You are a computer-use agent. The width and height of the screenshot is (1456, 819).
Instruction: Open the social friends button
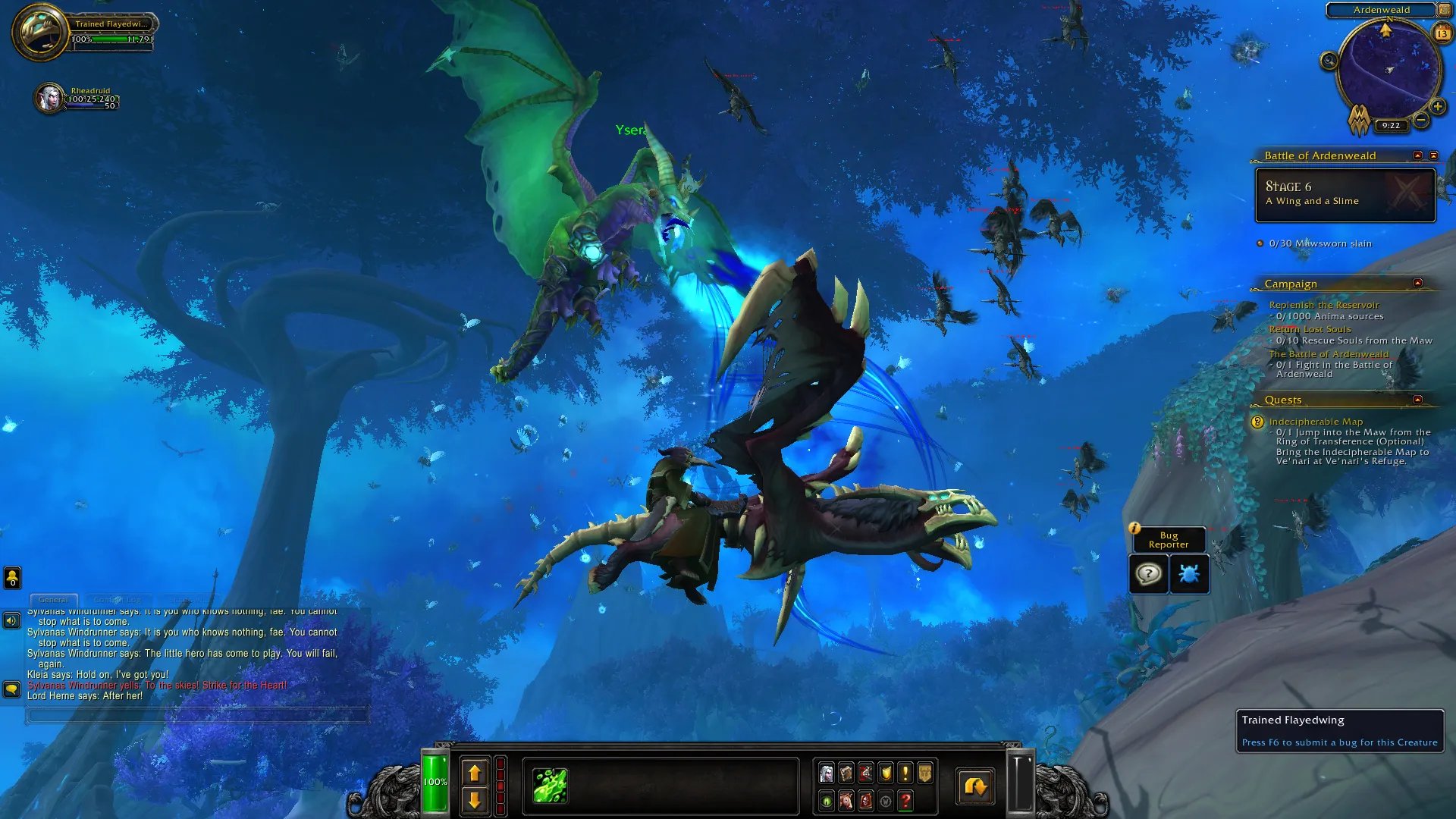pos(12,578)
